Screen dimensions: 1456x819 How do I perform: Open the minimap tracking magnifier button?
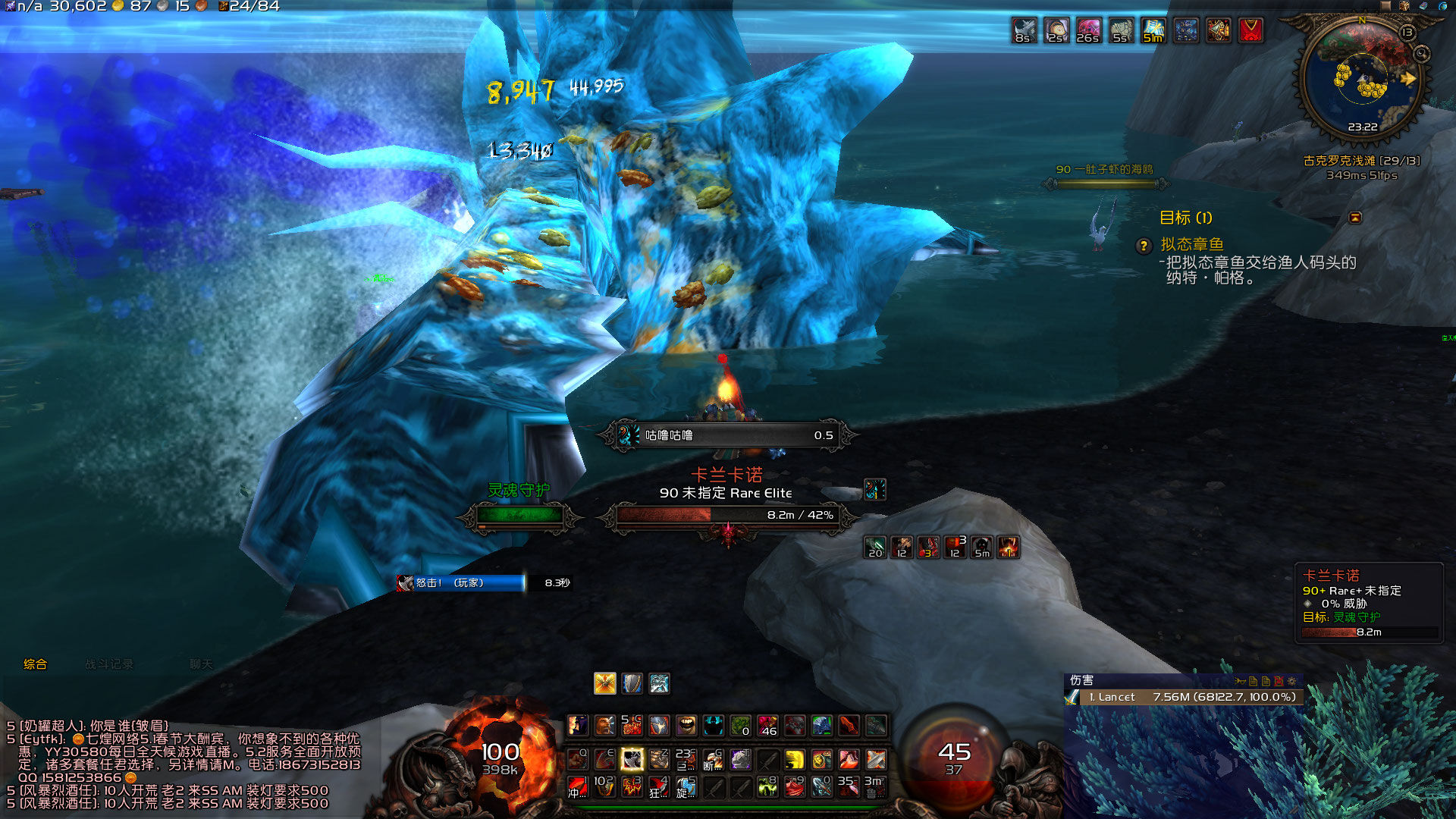click(1421, 54)
